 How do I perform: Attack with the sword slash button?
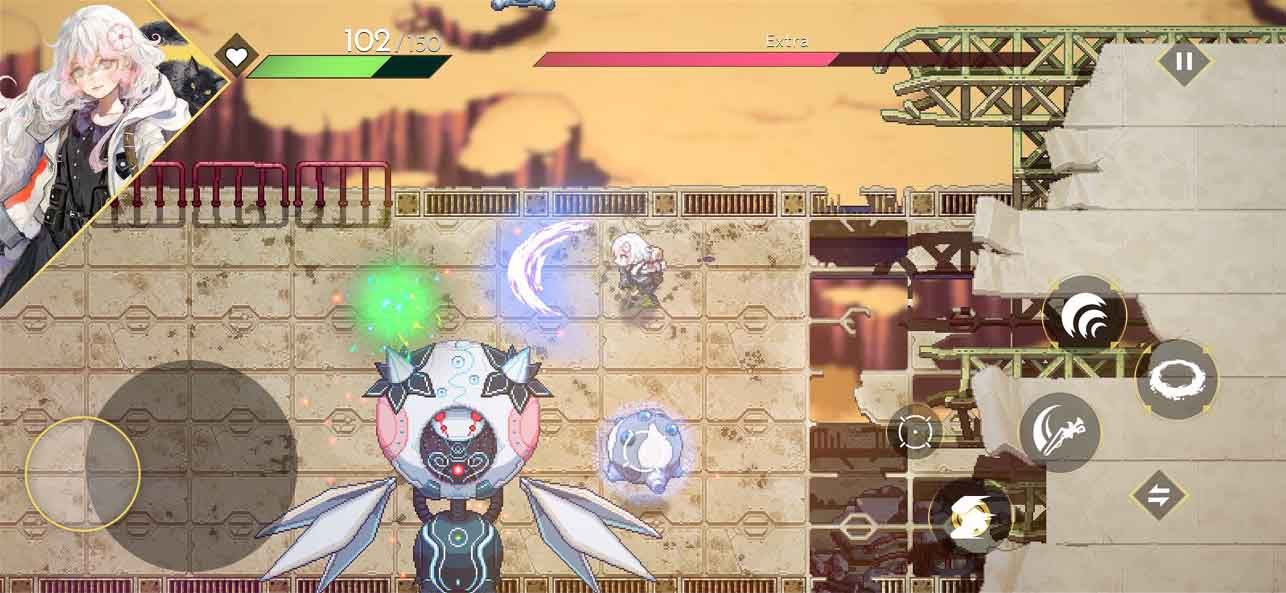pos(1059,433)
